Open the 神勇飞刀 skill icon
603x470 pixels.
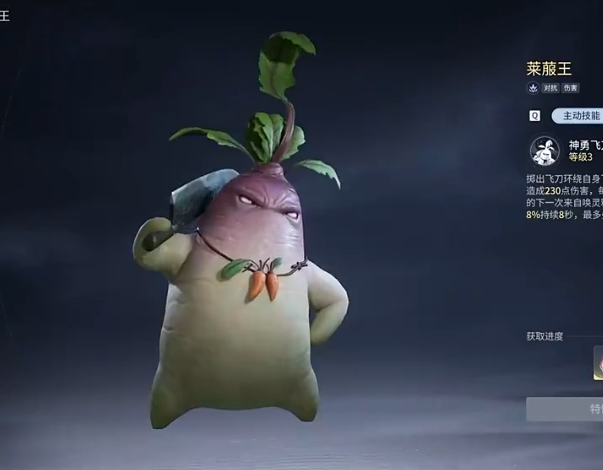(x=545, y=151)
